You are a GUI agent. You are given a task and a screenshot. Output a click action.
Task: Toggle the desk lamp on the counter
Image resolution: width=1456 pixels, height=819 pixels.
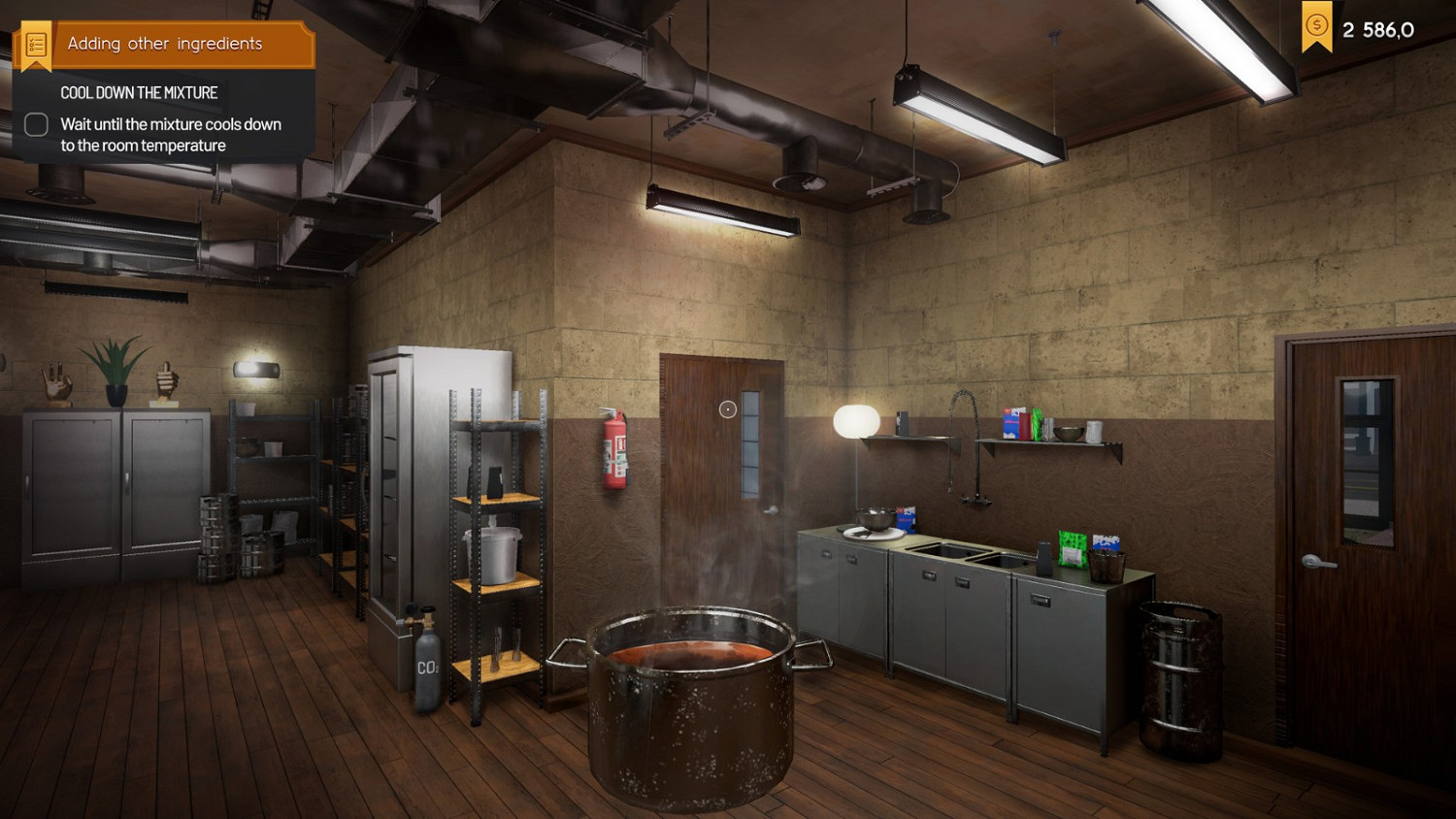point(856,419)
